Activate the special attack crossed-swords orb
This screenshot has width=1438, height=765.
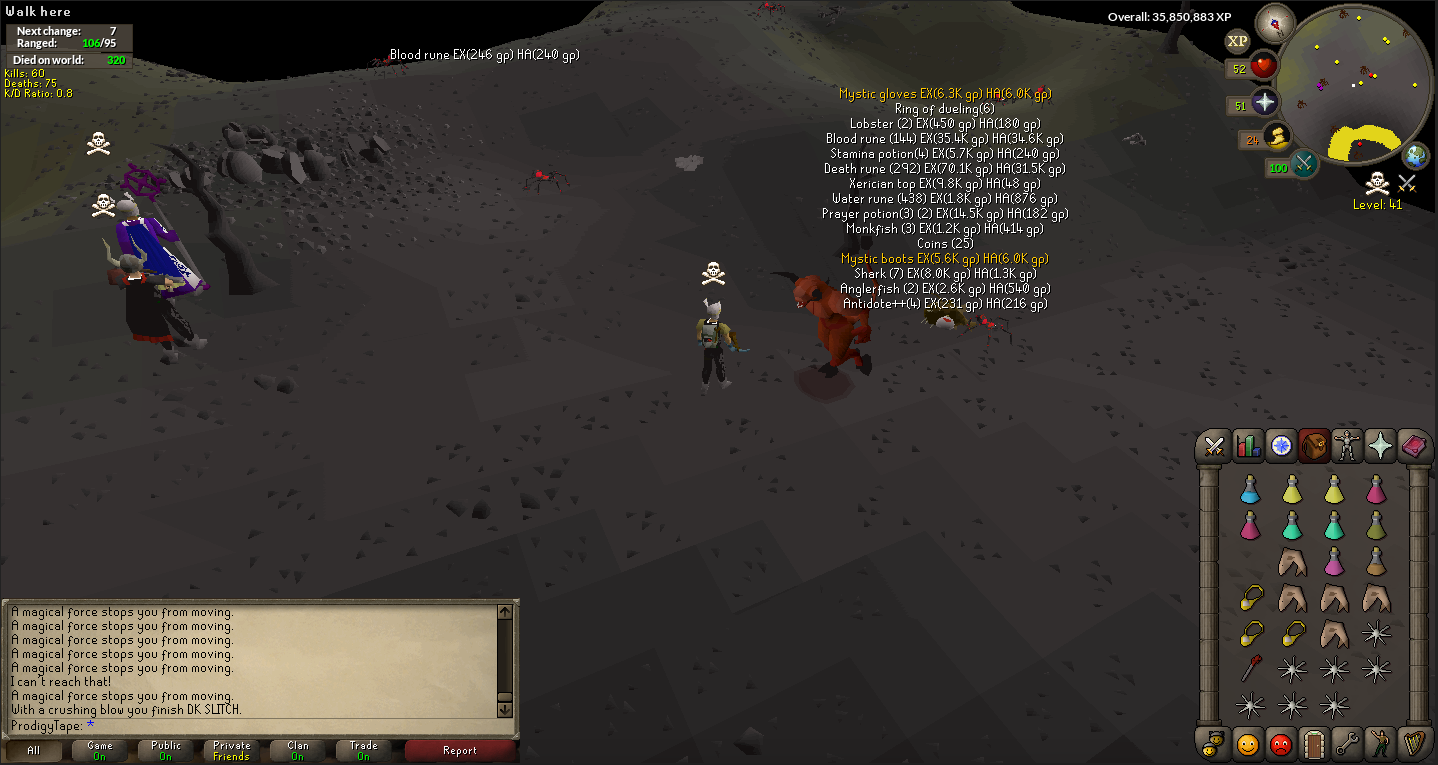pos(1304,165)
